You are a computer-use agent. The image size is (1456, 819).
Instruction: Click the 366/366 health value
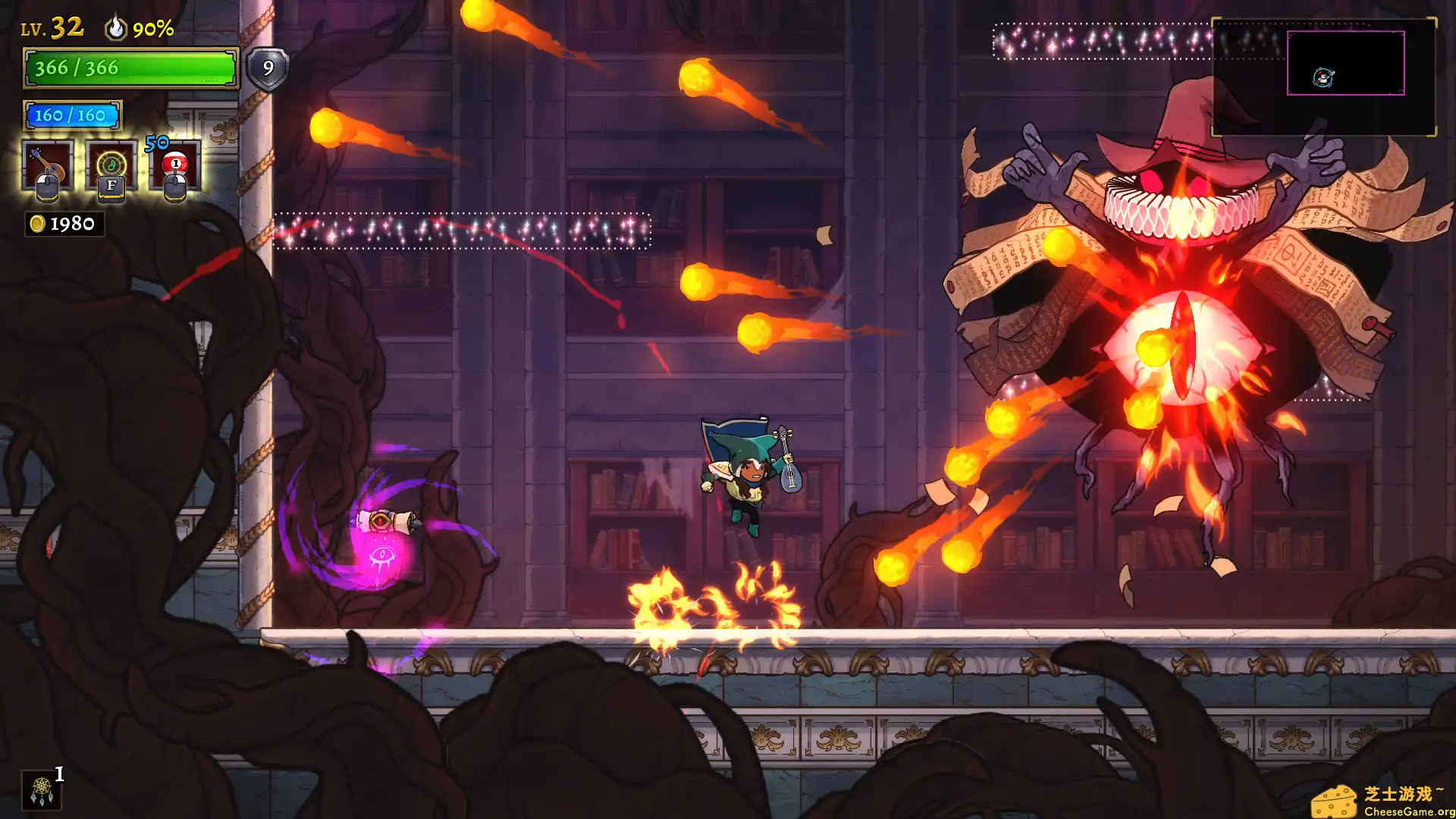point(76,68)
